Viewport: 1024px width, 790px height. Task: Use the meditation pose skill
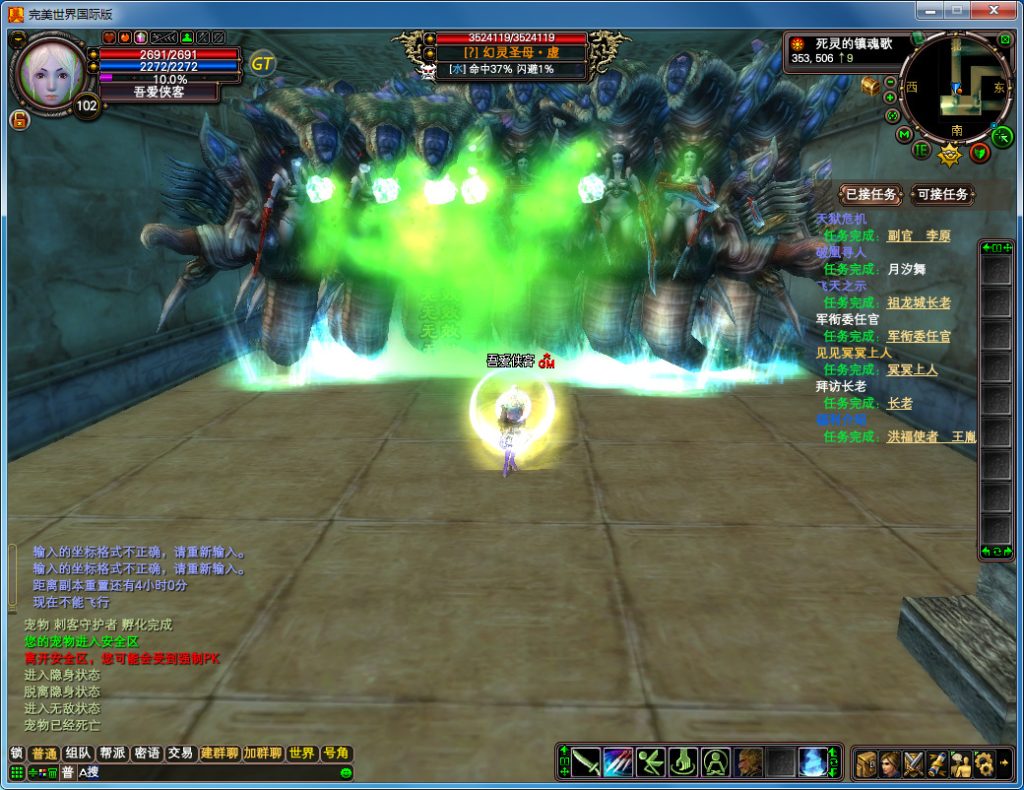pos(715,762)
